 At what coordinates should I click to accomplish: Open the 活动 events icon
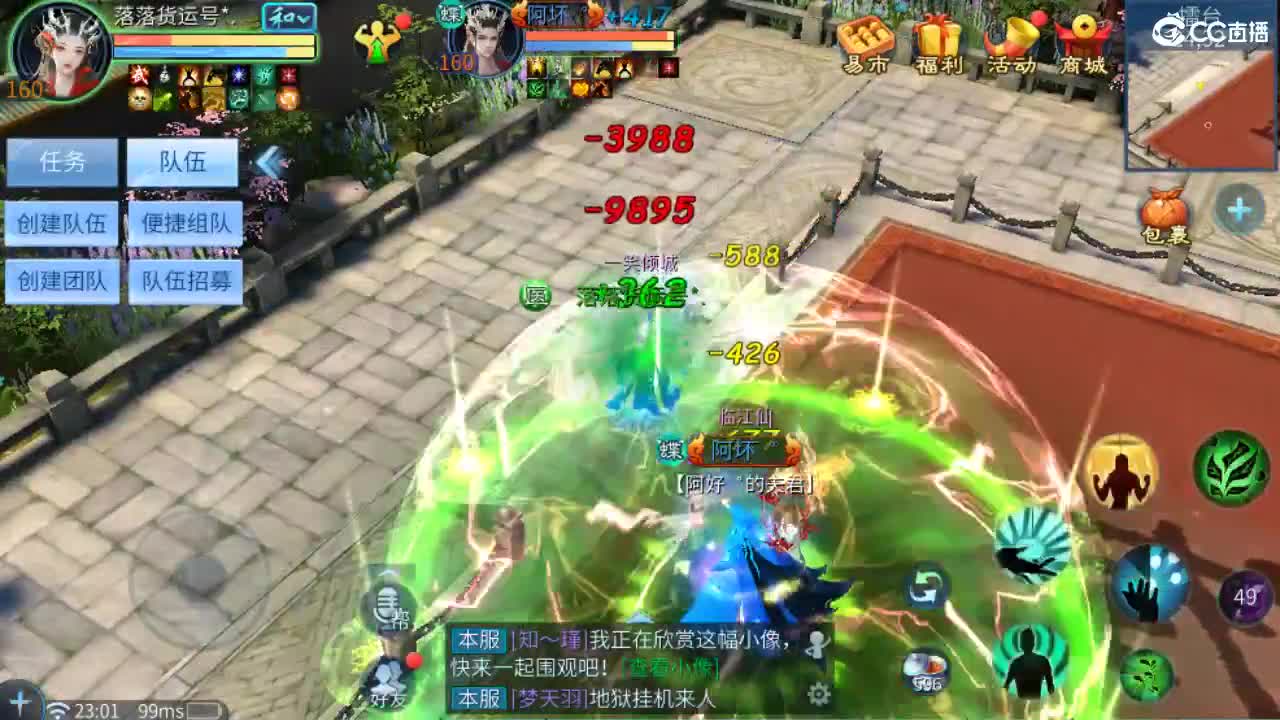click(x=1014, y=42)
